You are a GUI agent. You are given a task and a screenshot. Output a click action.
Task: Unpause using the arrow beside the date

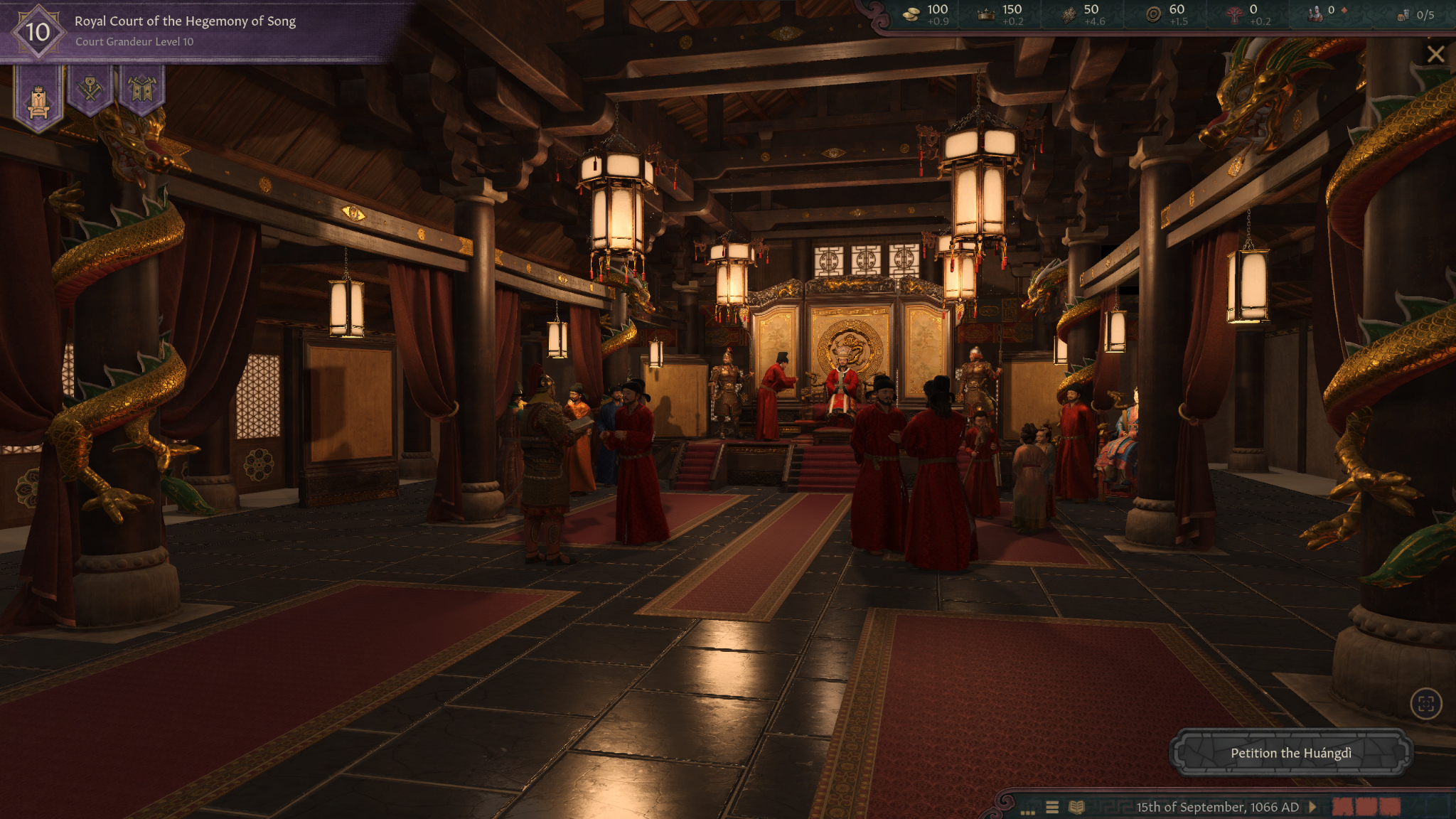pos(1313,807)
